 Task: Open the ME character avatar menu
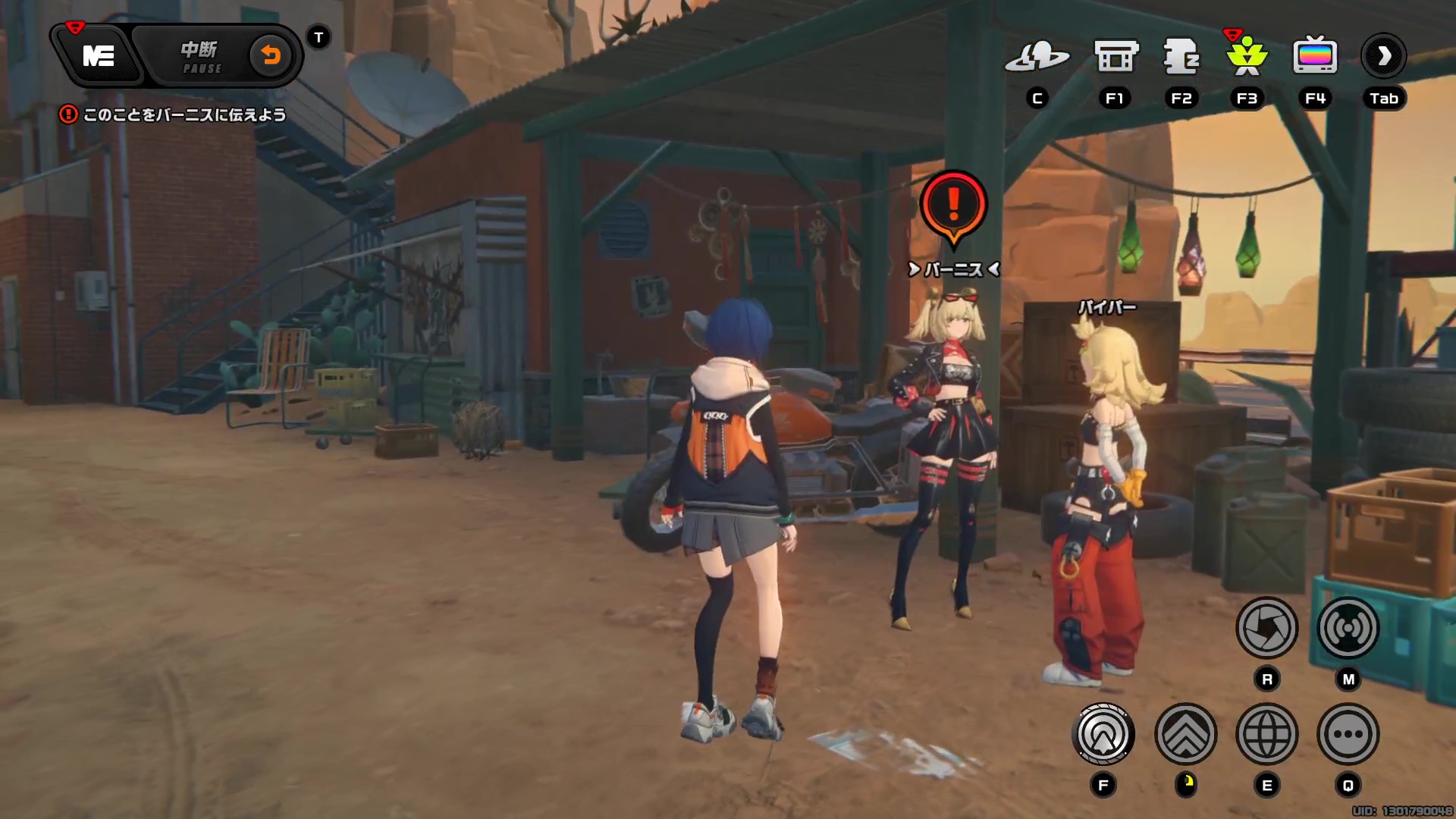100,55
